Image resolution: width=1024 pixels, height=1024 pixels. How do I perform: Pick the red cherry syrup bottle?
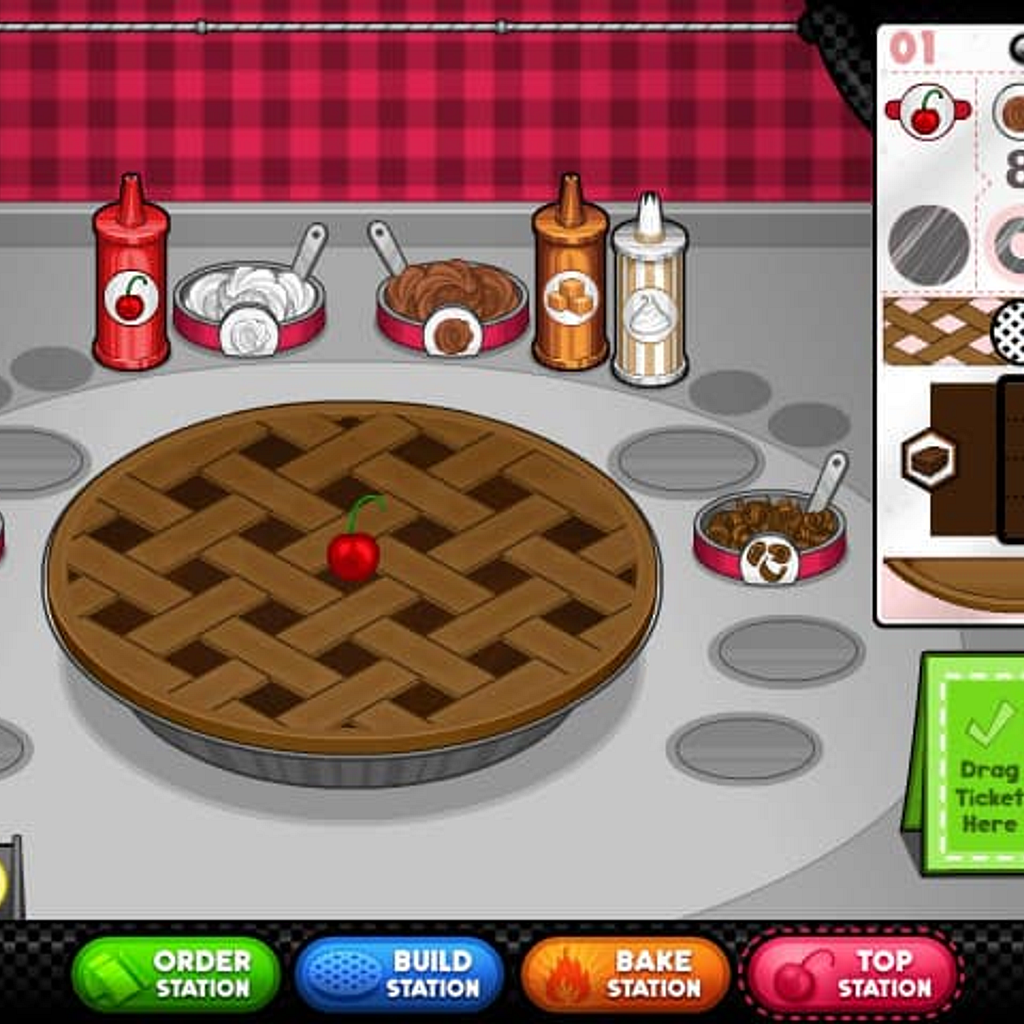click(x=130, y=276)
